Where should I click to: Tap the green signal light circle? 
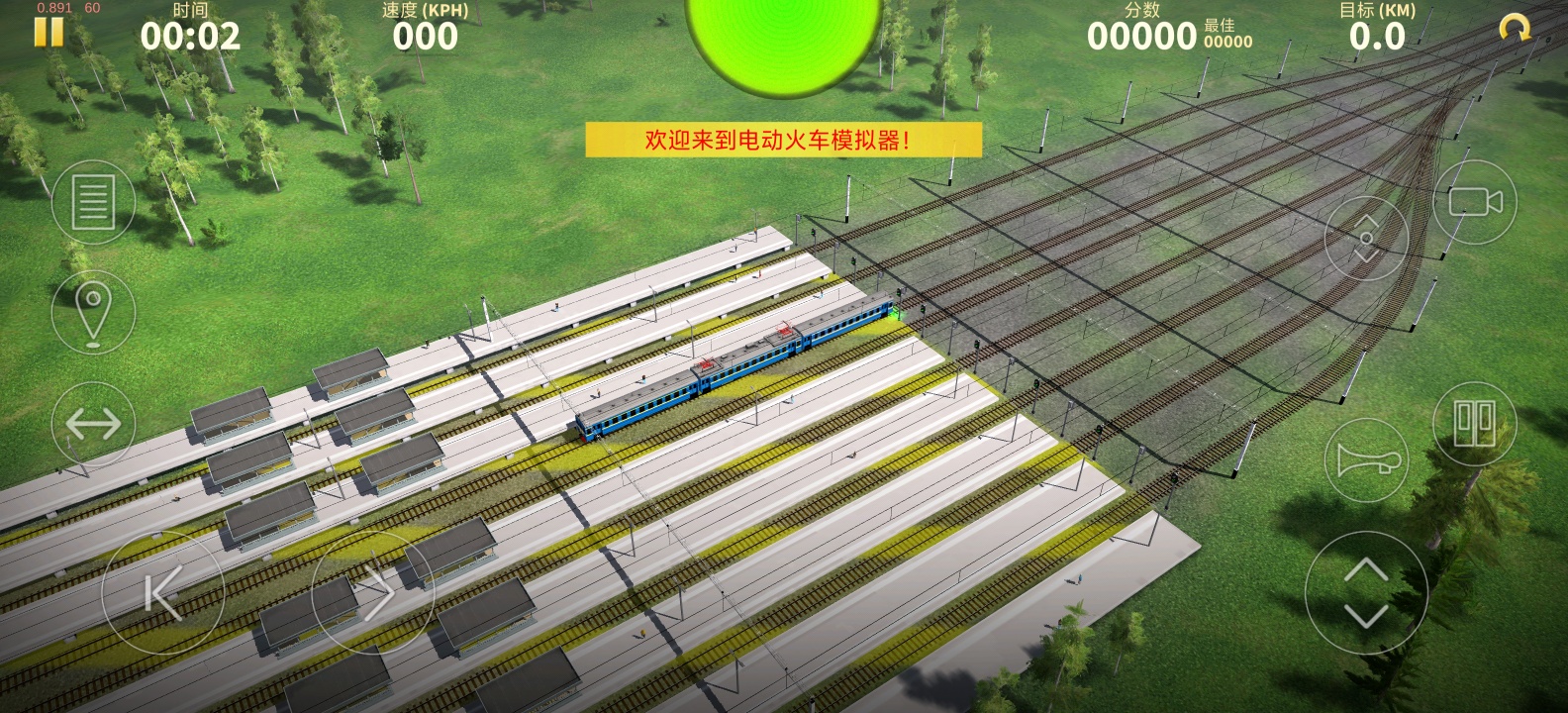click(782, 35)
